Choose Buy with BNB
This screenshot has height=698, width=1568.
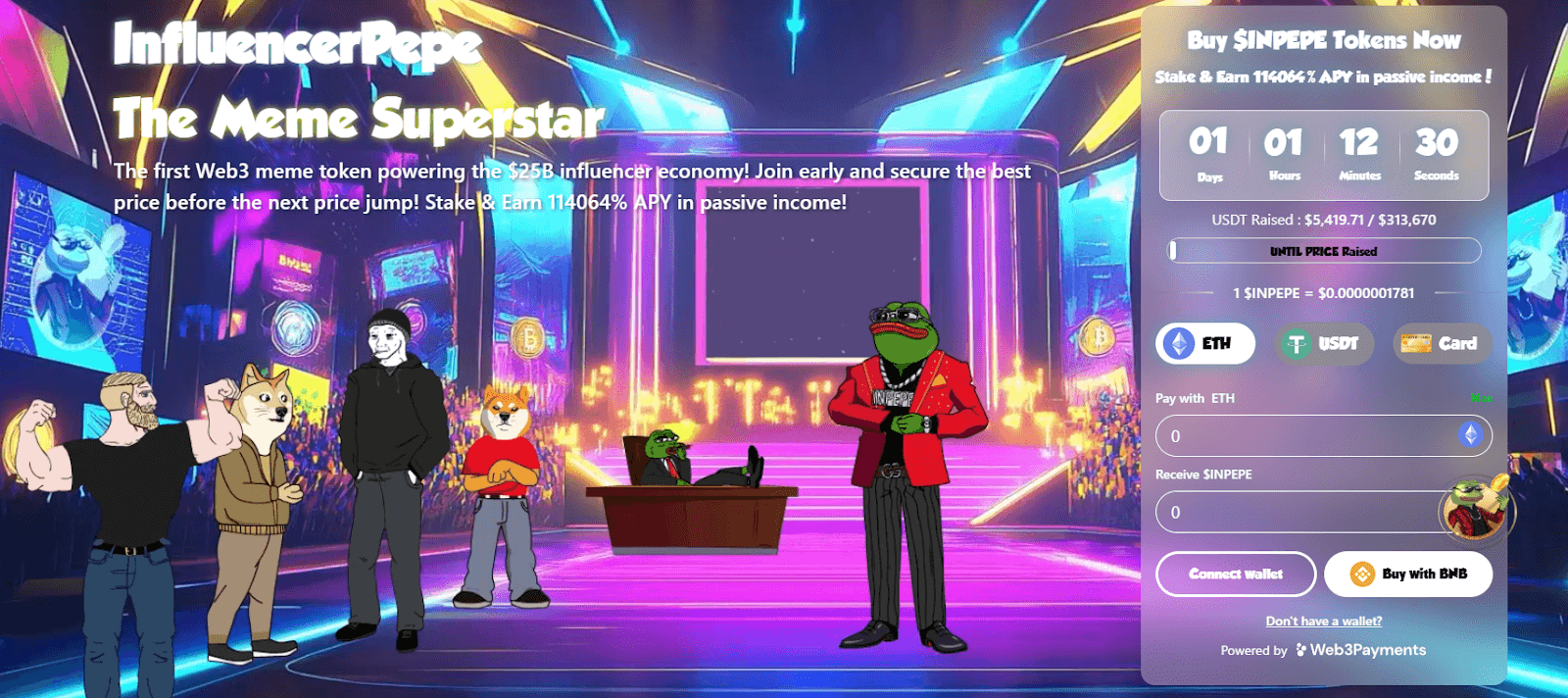click(1408, 574)
